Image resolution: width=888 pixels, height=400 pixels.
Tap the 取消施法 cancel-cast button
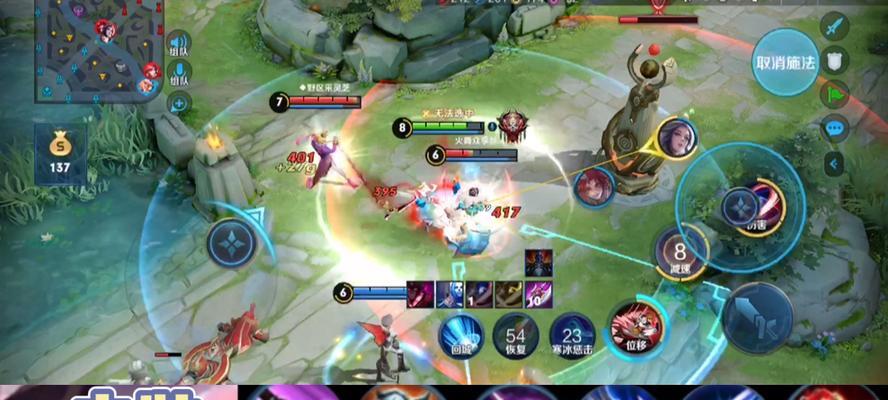point(785,61)
